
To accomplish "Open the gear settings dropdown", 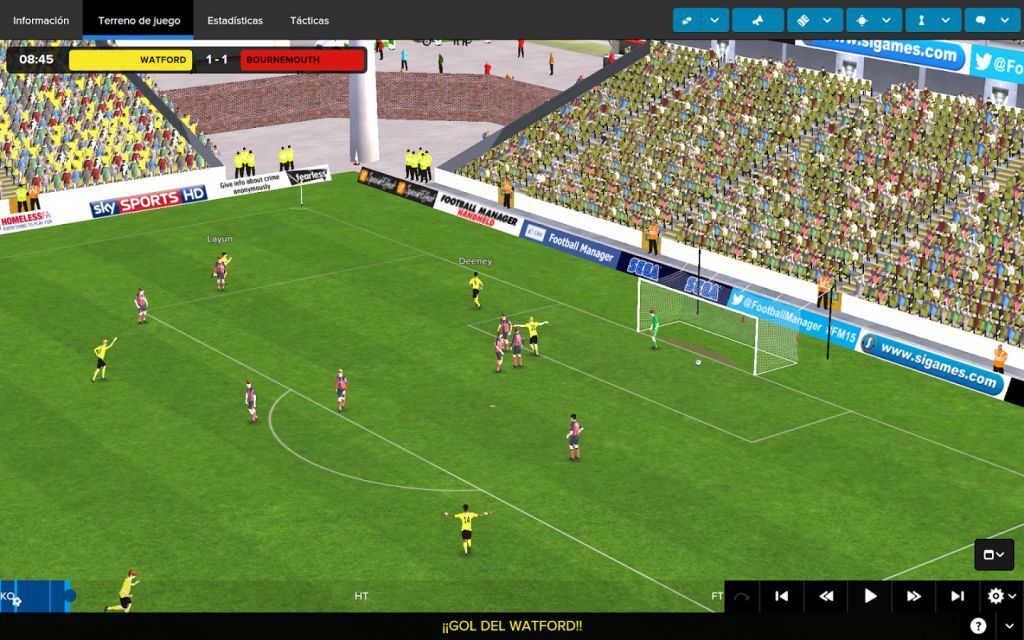I will 1000,596.
